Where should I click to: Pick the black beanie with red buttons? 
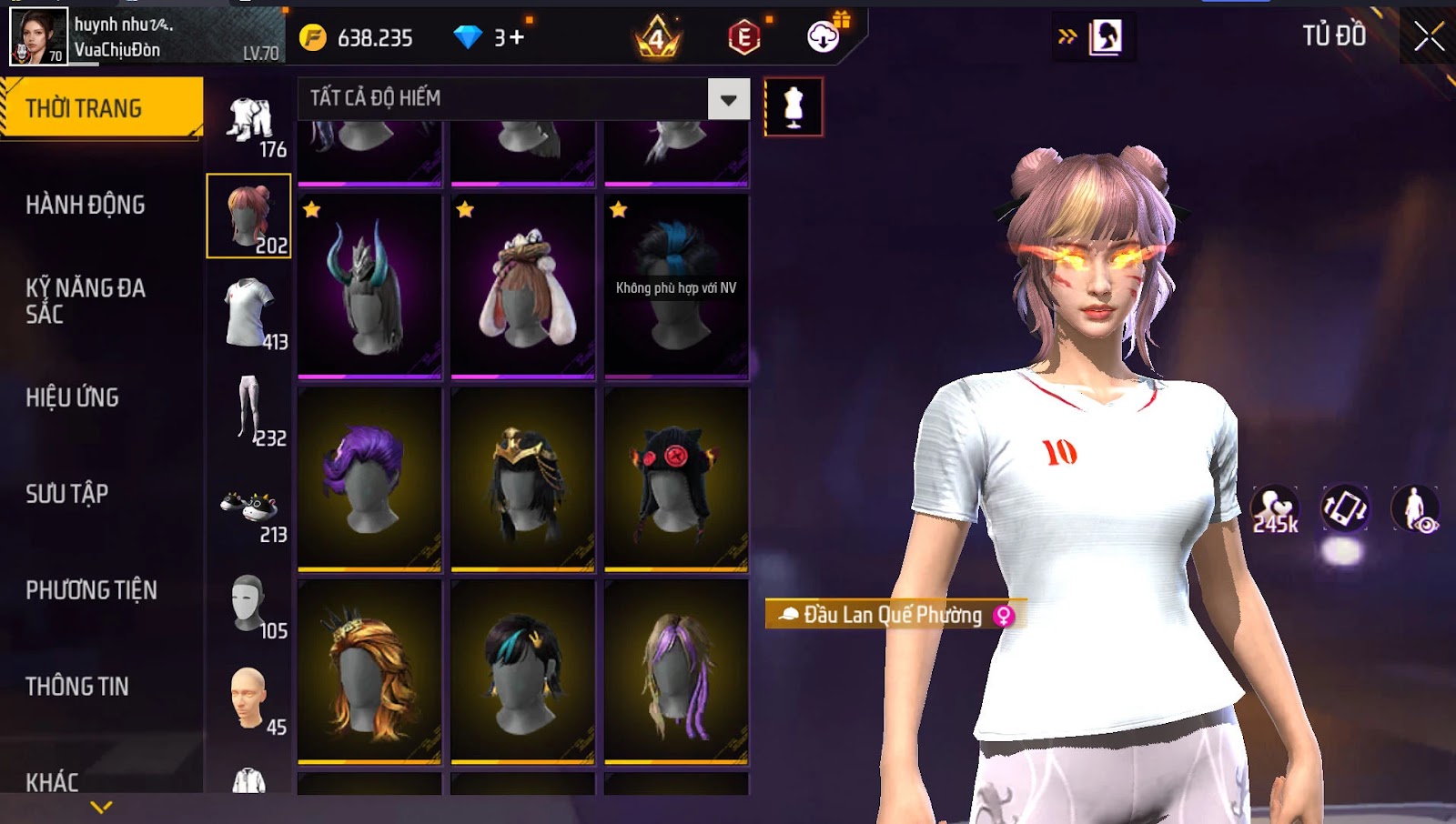pyautogui.click(x=676, y=479)
